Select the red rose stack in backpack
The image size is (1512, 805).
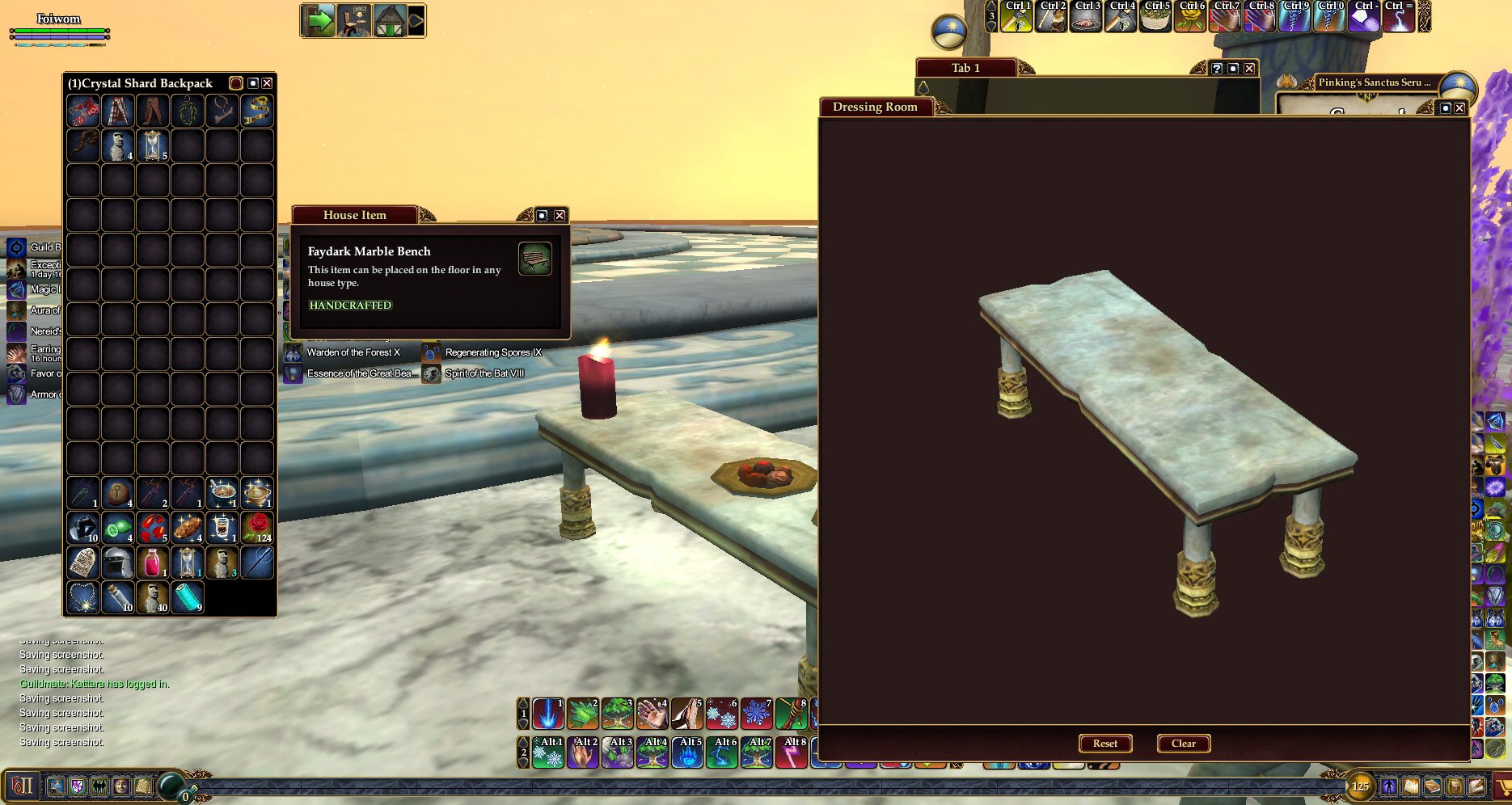click(x=257, y=527)
